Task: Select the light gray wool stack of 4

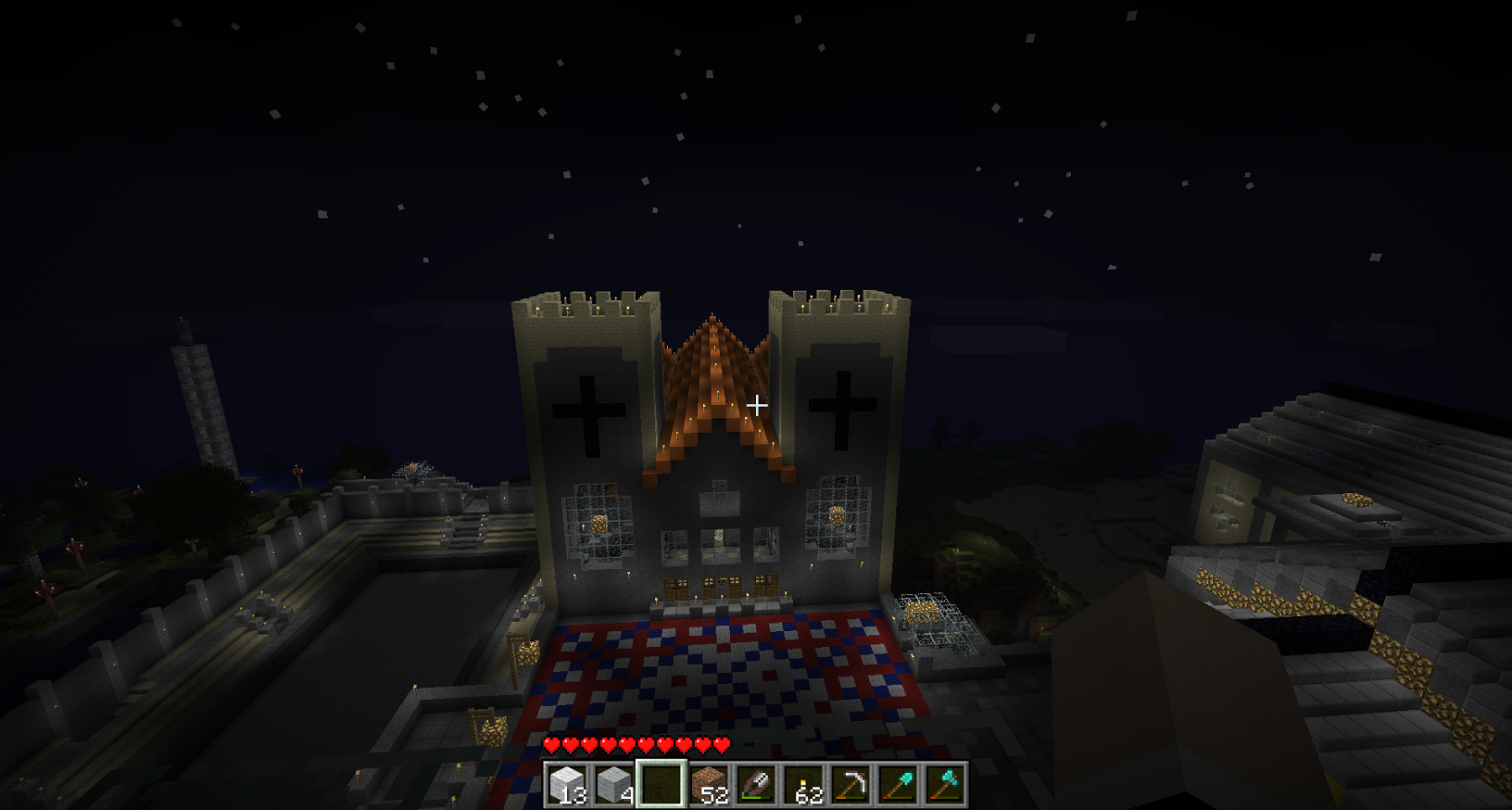Action: click(613, 785)
